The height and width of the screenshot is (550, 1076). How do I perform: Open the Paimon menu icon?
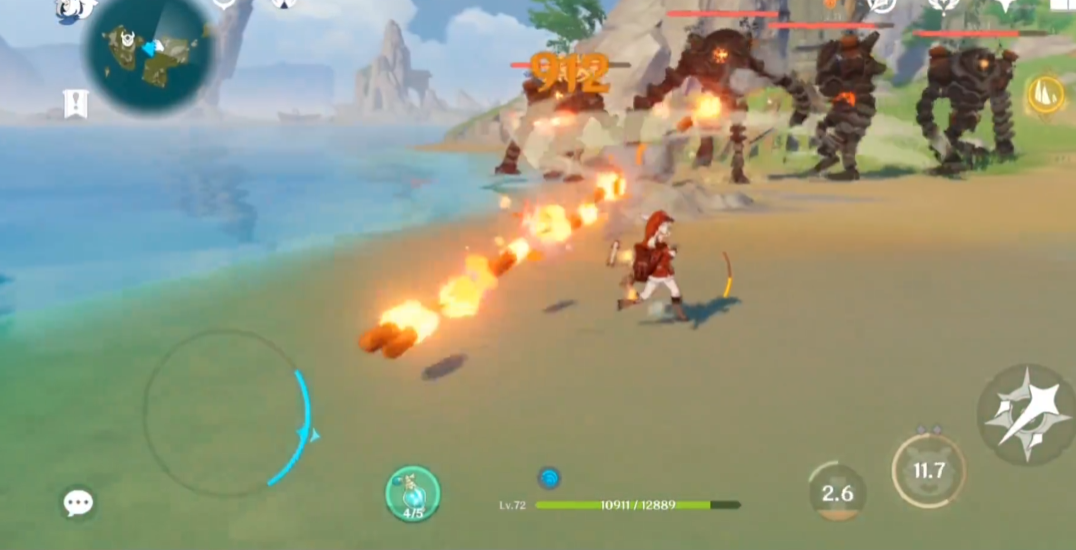72,9
